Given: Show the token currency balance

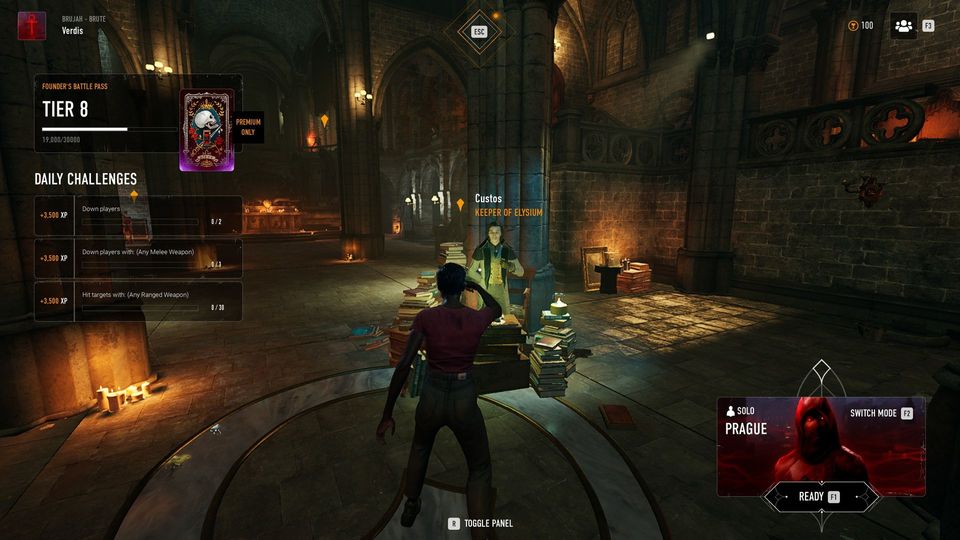Looking at the screenshot, I should (x=860, y=26).
